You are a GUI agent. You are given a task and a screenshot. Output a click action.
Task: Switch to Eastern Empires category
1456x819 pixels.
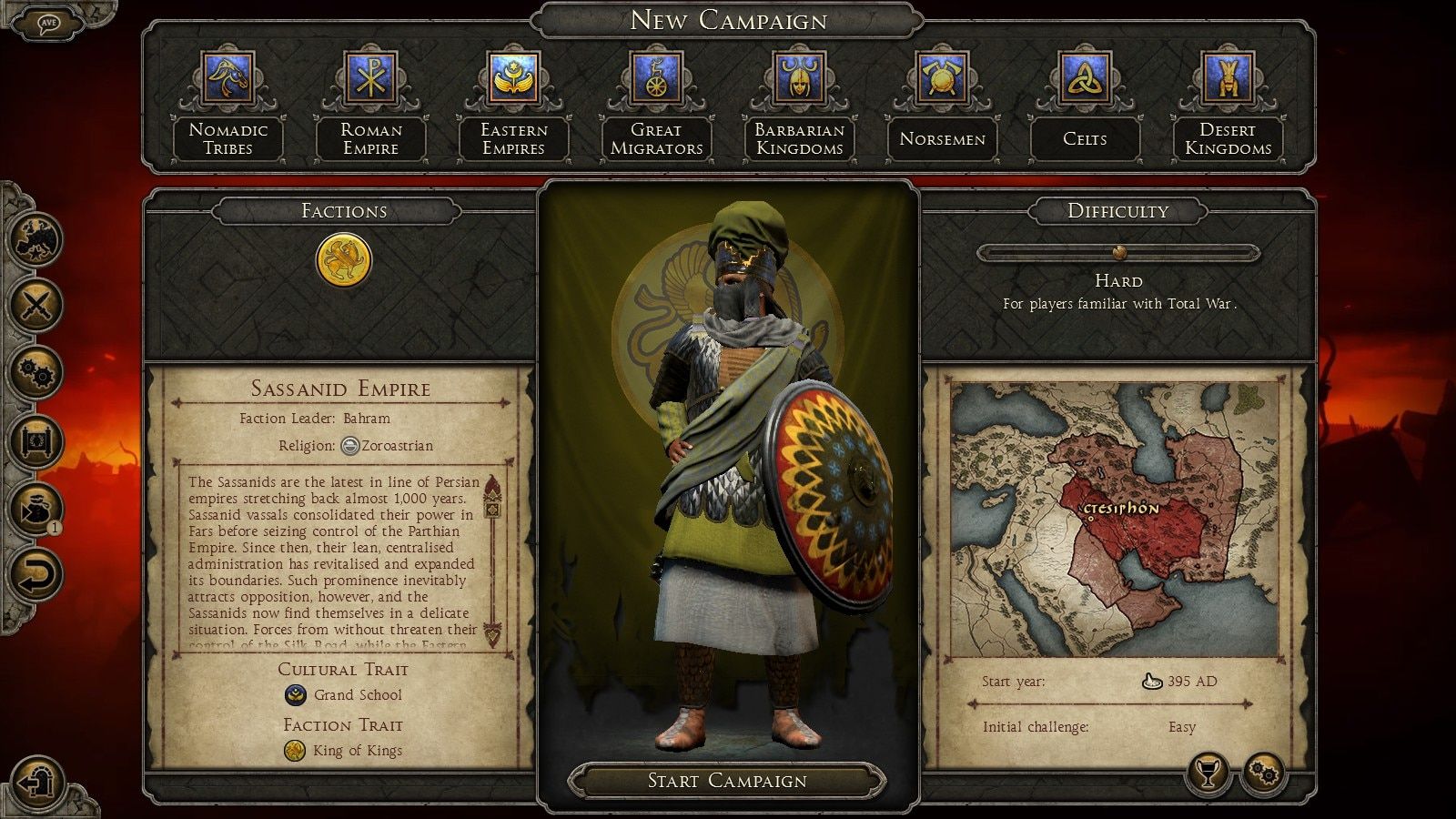[x=513, y=77]
